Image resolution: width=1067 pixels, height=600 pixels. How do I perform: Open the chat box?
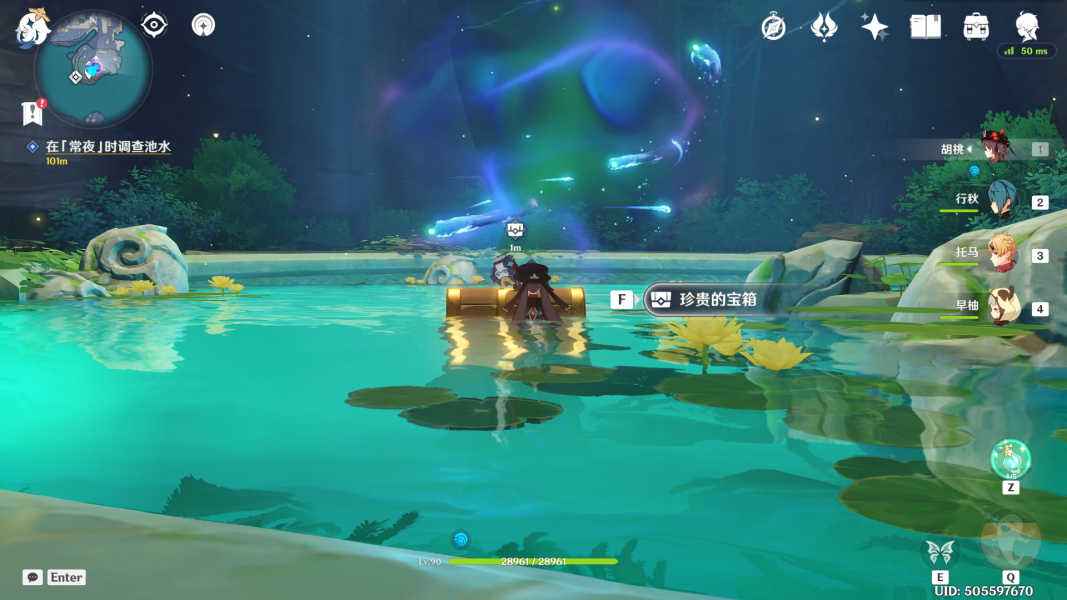[33, 577]
